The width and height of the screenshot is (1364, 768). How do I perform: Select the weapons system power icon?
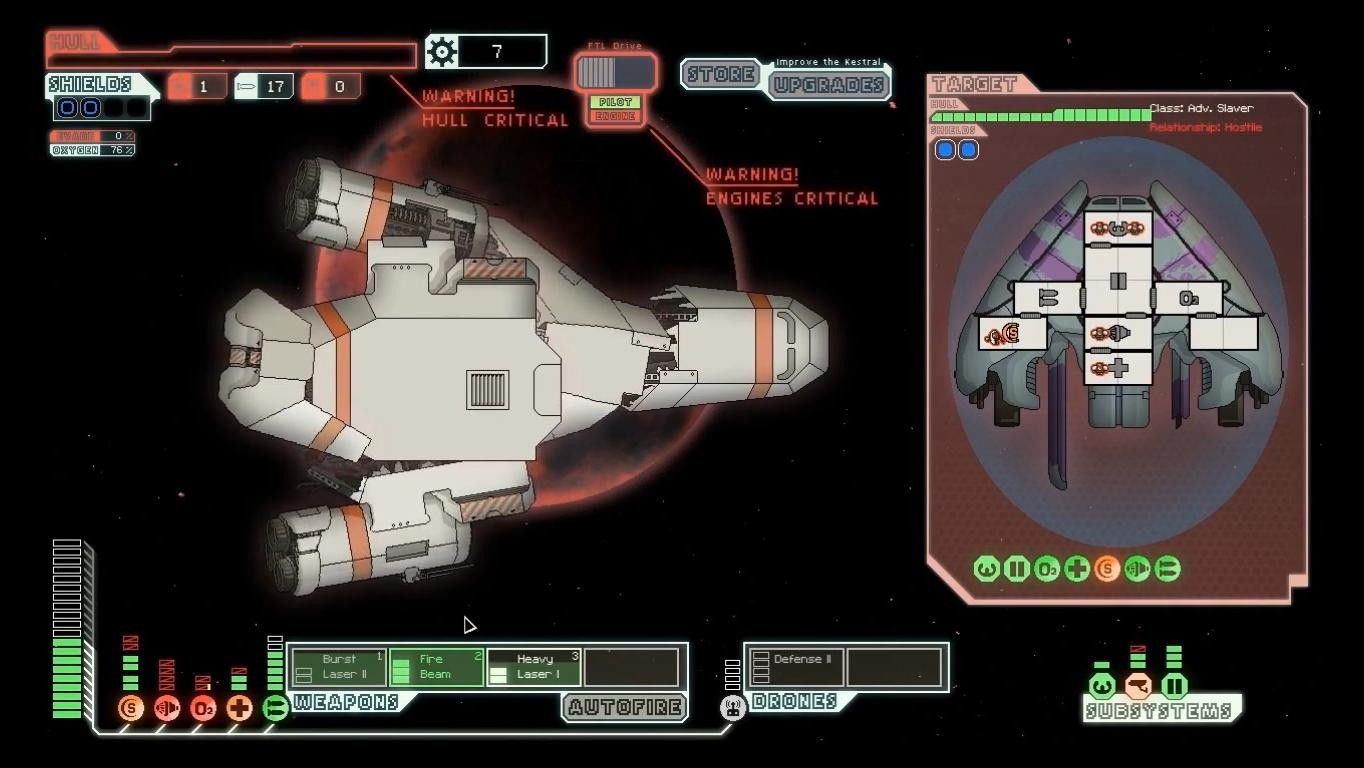(275, 709)
